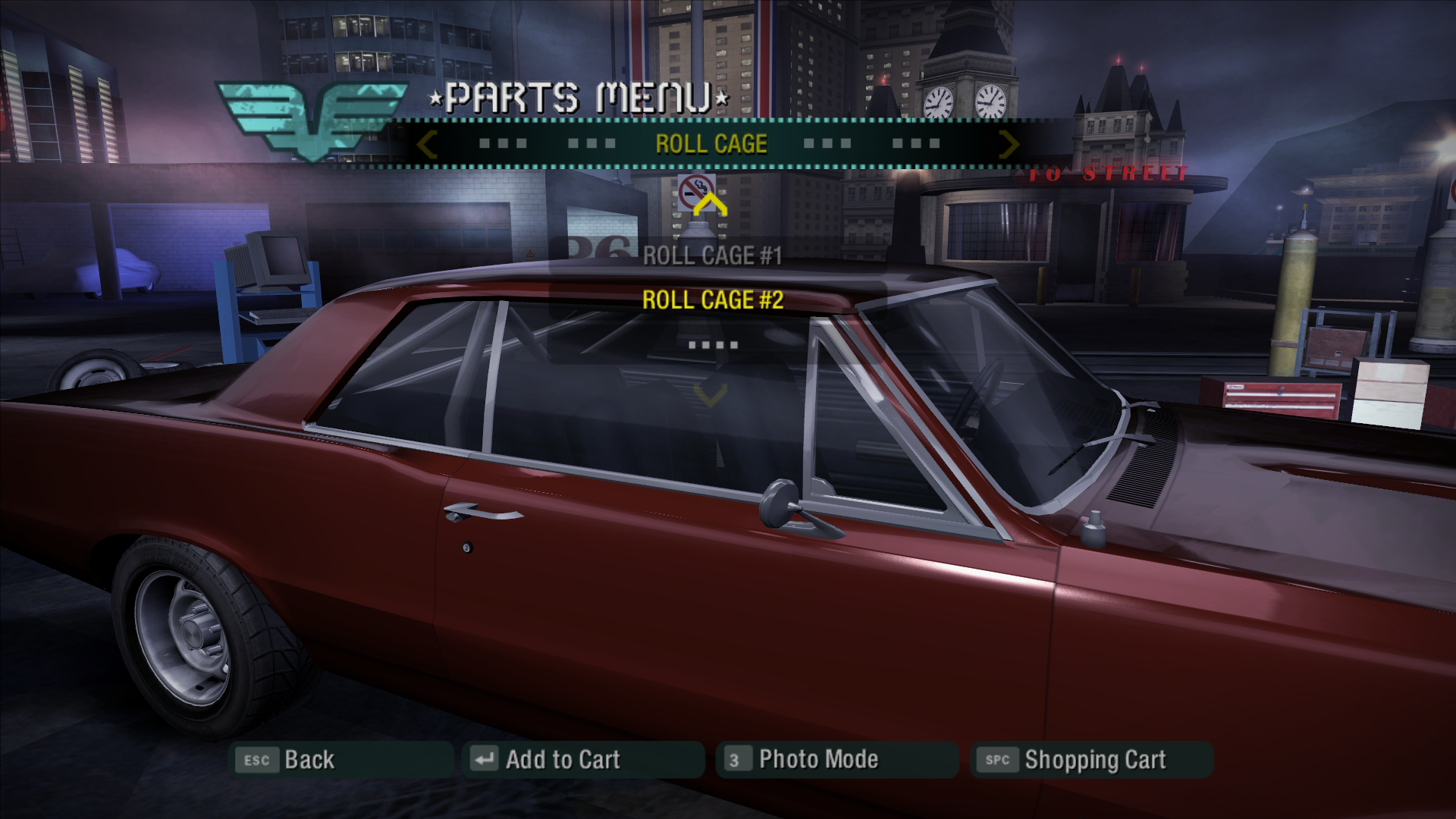The width and height of the screenshot is (1456, 819).
Task: Choose the highlighted Roll Cage #2 entry
Action: (712, 300)
